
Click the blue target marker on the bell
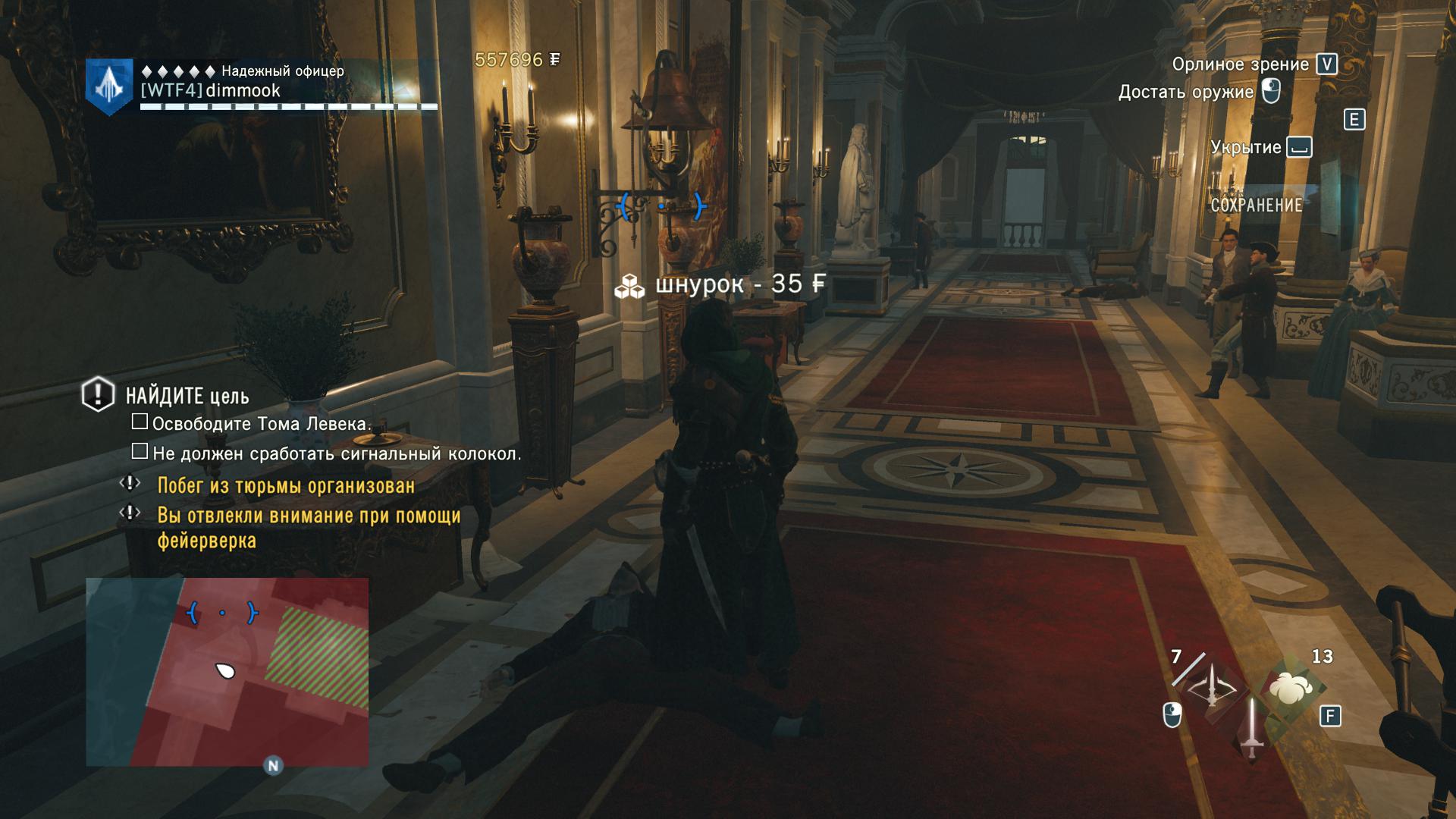(x=662, y=206)
